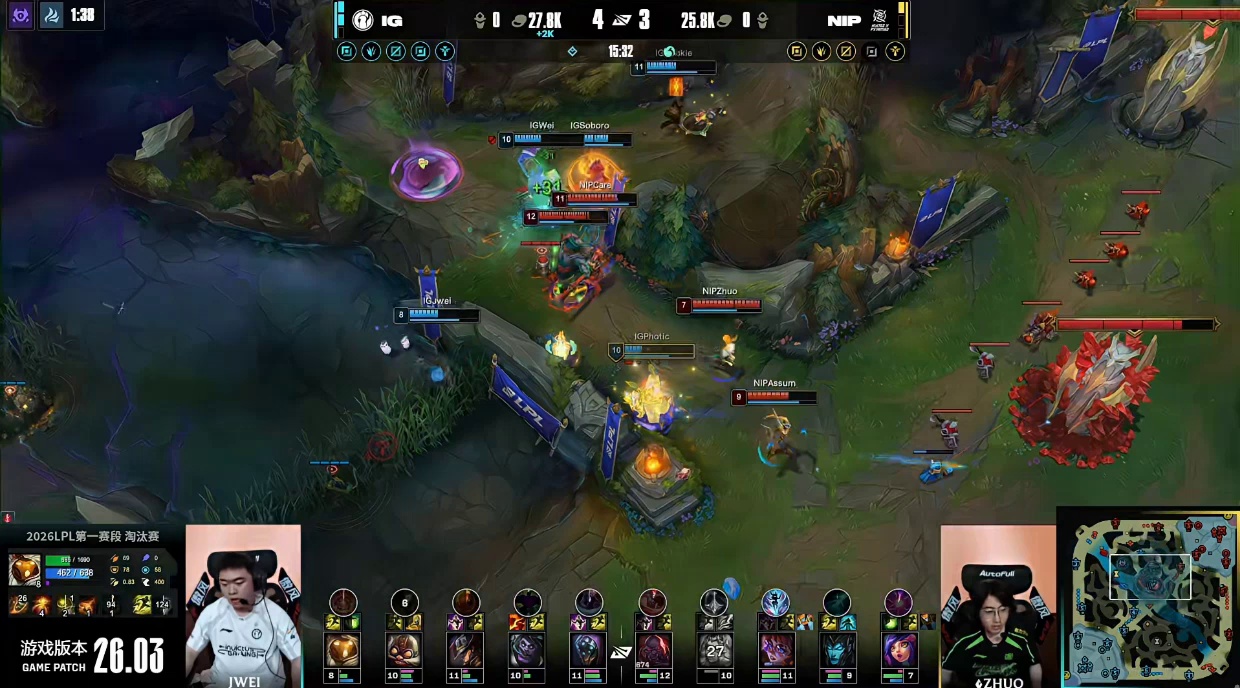Click the blue objective icon beside 1:38
This screenshot has width=1240, height=688.
coord(51,16)
